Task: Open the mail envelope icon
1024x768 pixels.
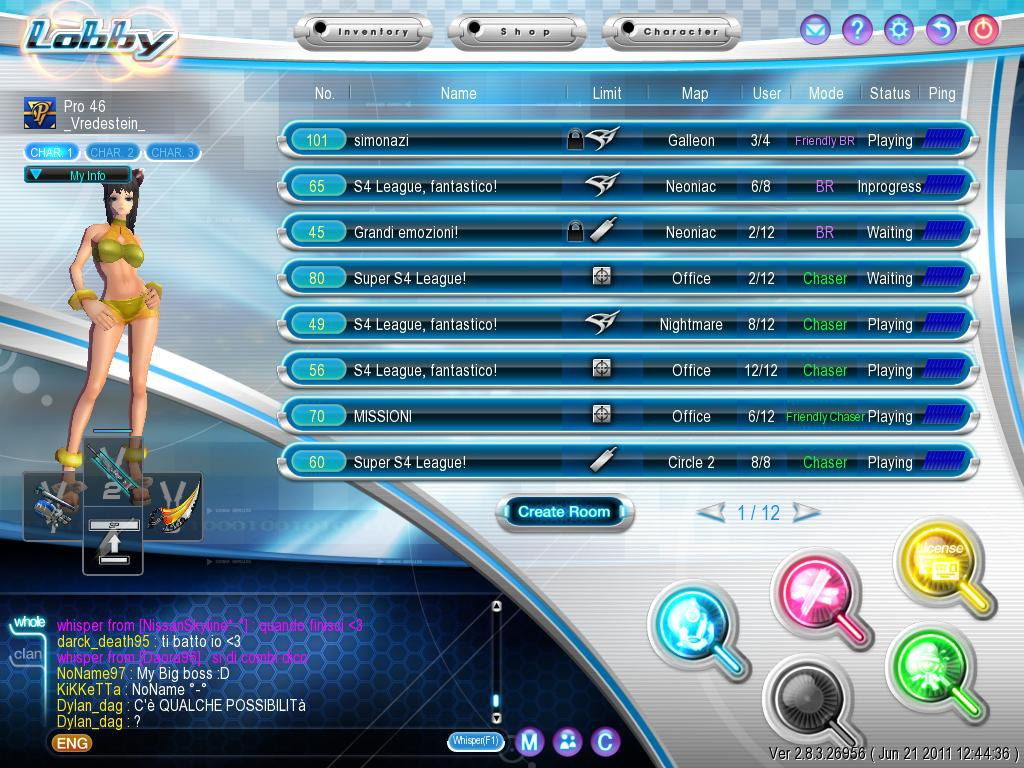Action: pyautogui.click(x=815, y=30)
